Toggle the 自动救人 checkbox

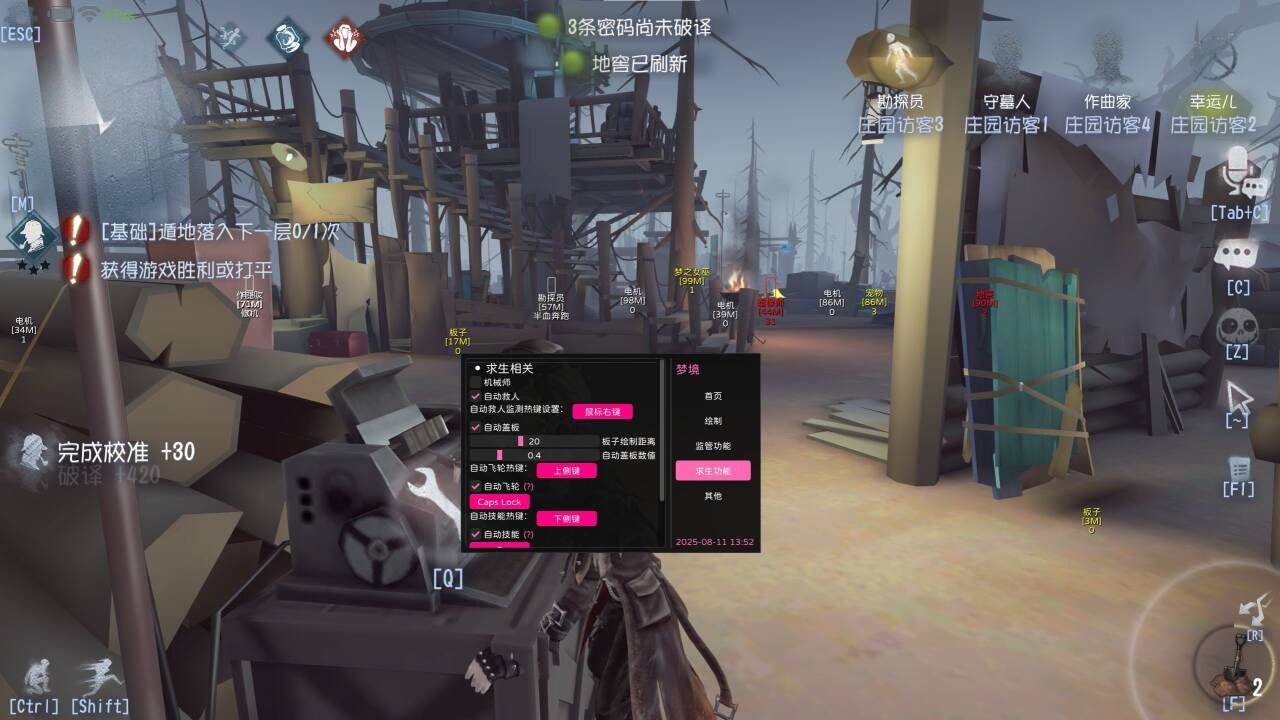click(x=474, y=395)
